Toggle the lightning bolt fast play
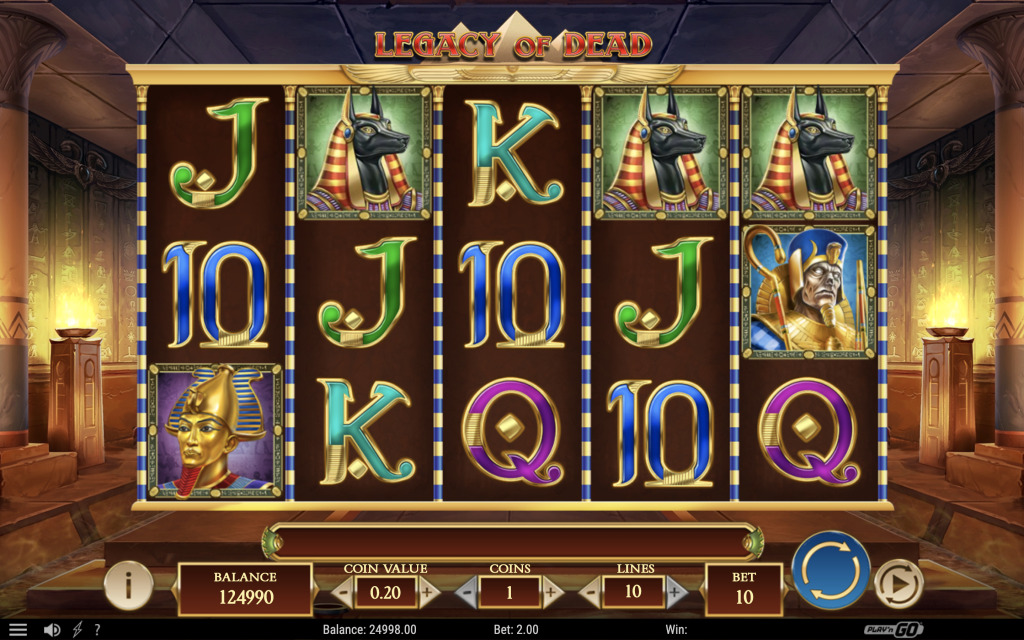The image size is (1024, 640). tap(77, 630)
